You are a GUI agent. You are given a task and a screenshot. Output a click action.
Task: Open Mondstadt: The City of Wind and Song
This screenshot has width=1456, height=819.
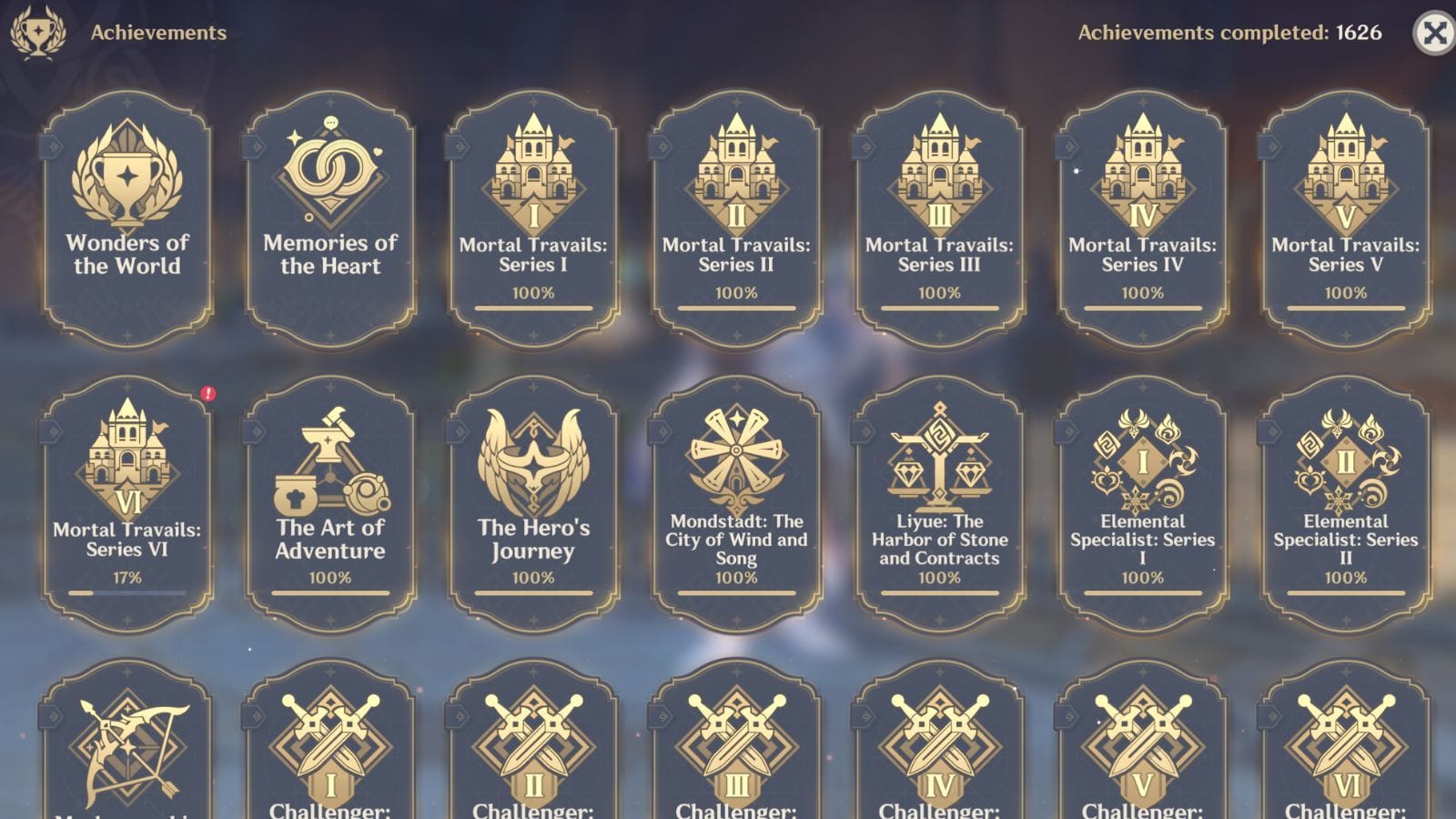tap(735, 491)
